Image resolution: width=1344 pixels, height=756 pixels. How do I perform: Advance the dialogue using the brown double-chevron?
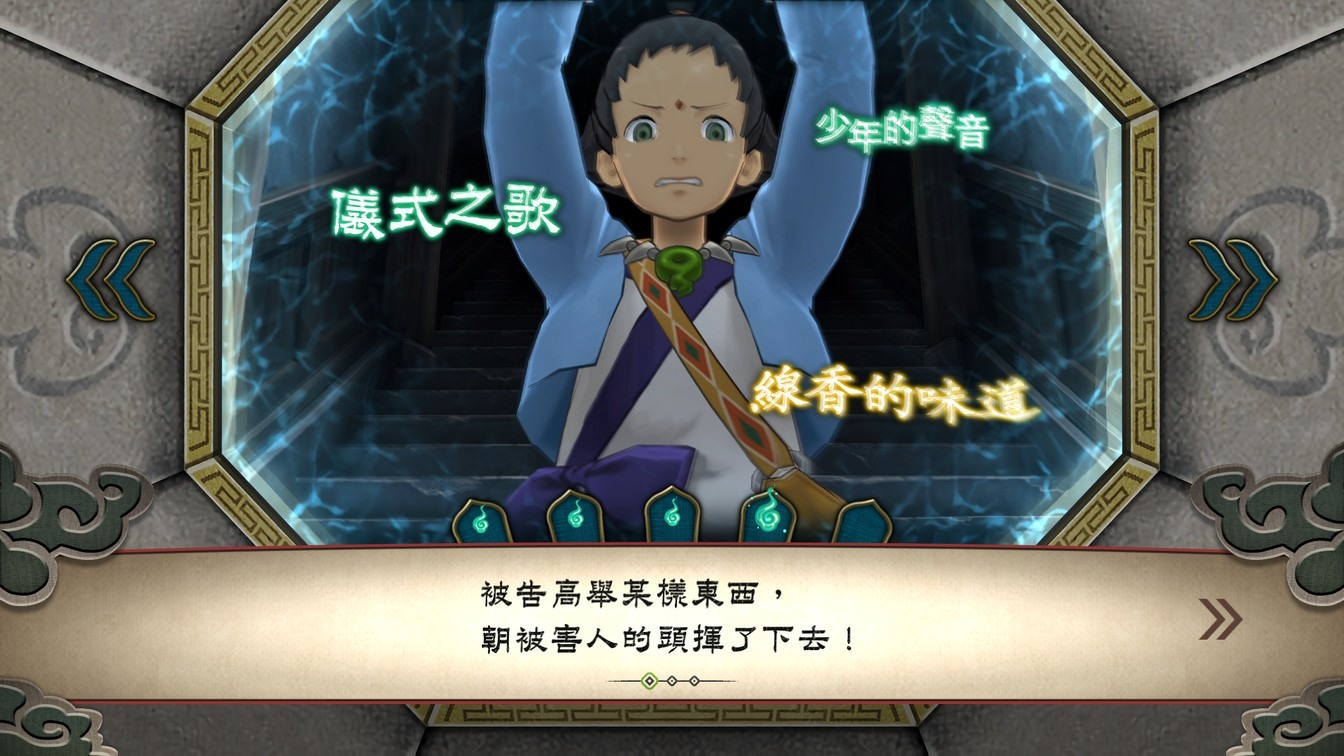click(x=1220, y=620)
